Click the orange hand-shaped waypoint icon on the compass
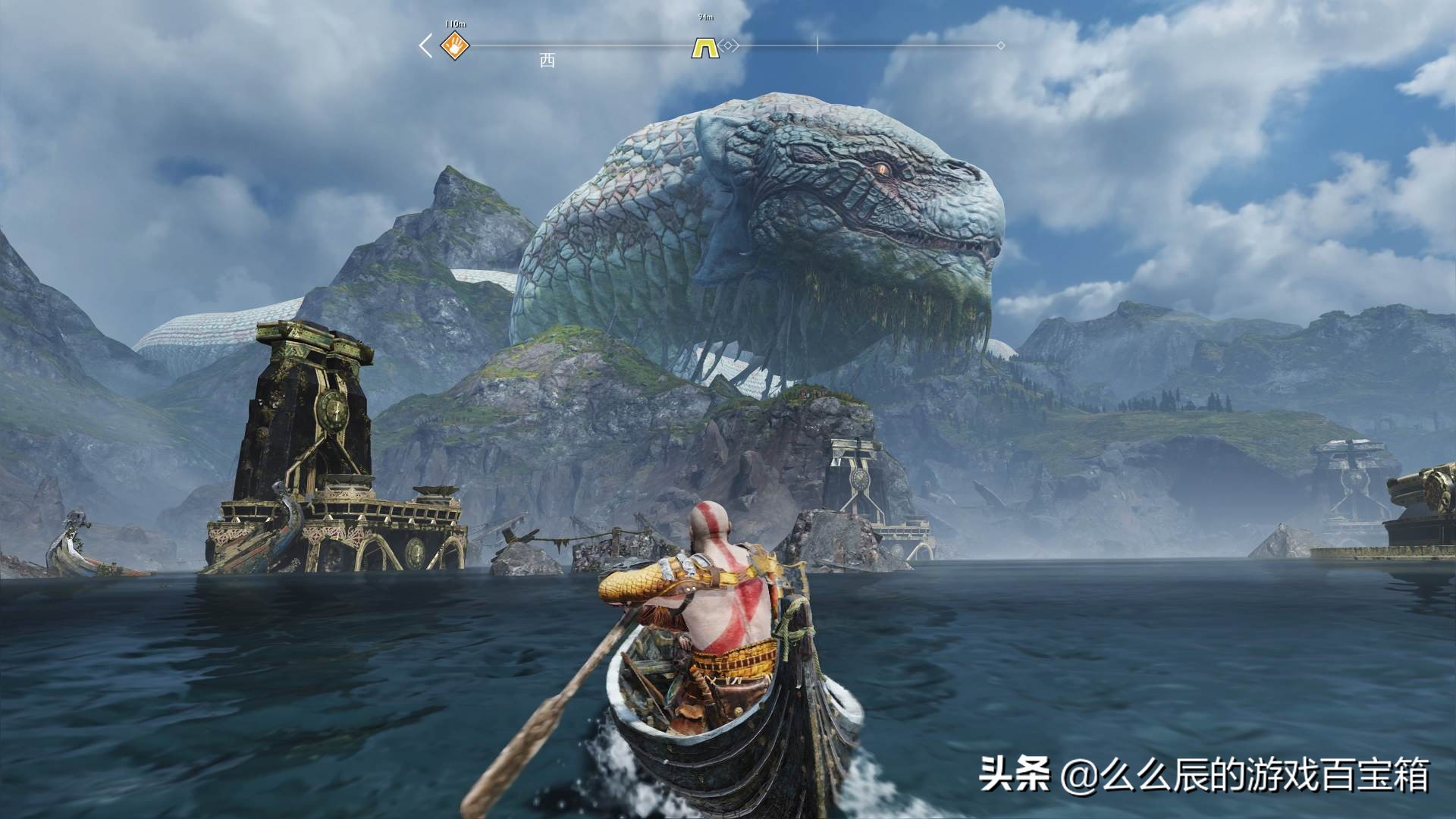Image resolution: width=1456 pixels, height=819 pixels. 455,45
